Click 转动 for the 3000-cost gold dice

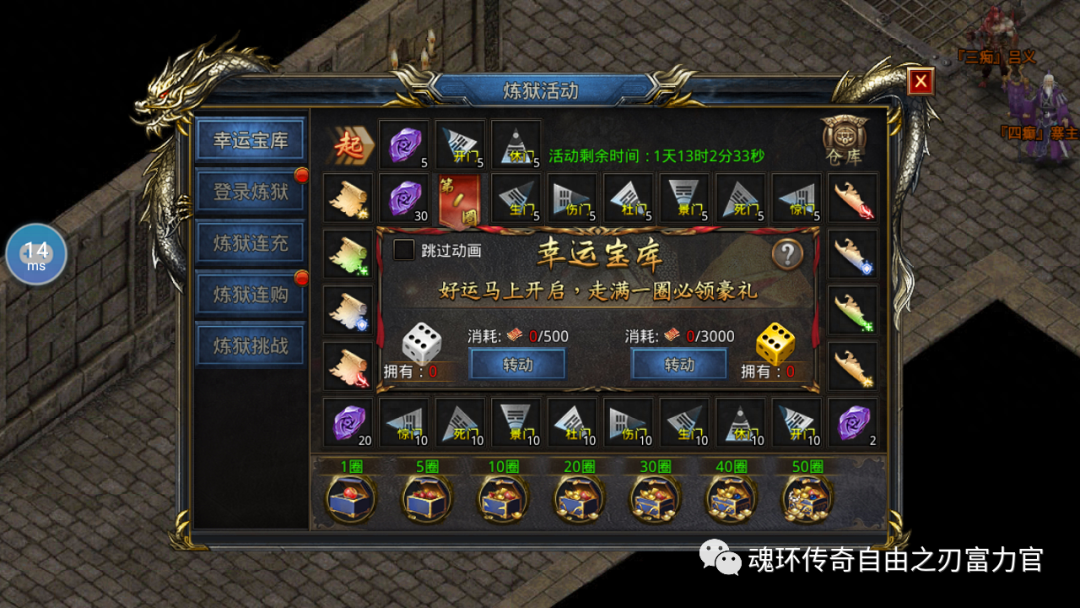pos(679,364)
